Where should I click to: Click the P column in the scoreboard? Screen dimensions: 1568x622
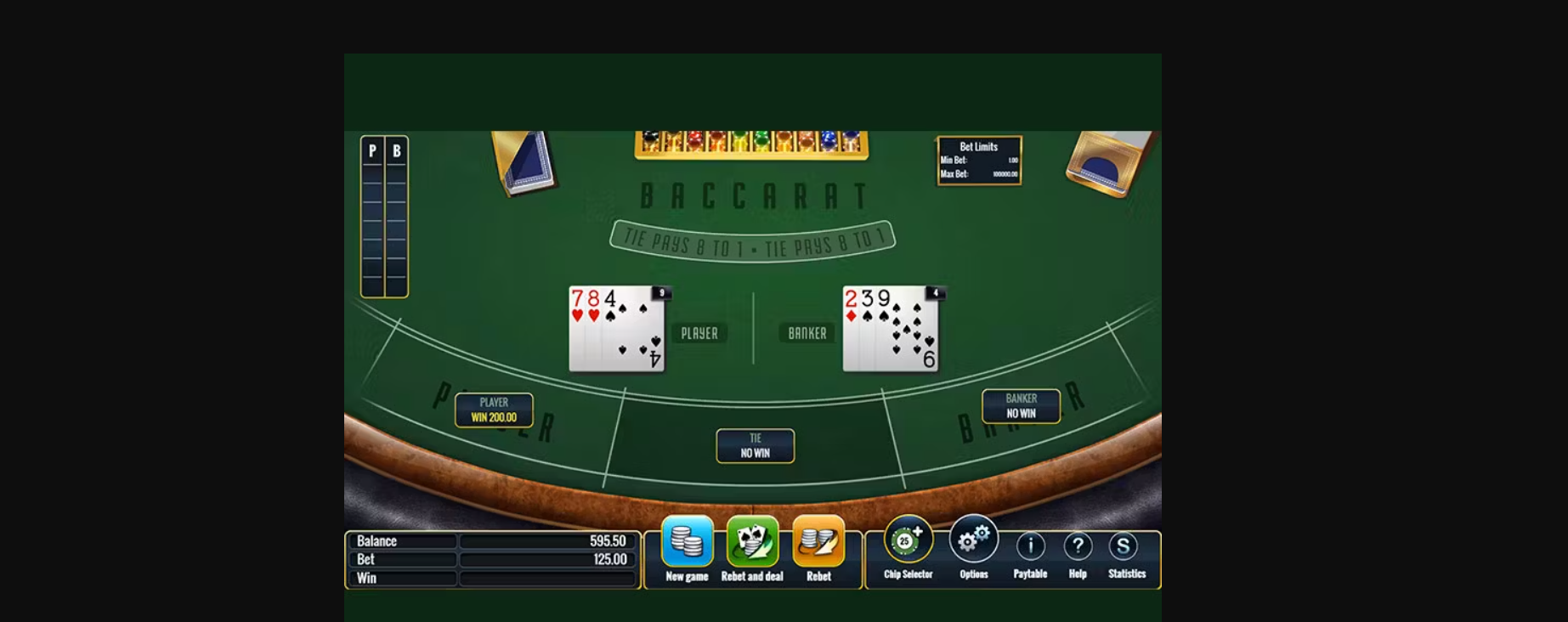[x=371, y=217]
